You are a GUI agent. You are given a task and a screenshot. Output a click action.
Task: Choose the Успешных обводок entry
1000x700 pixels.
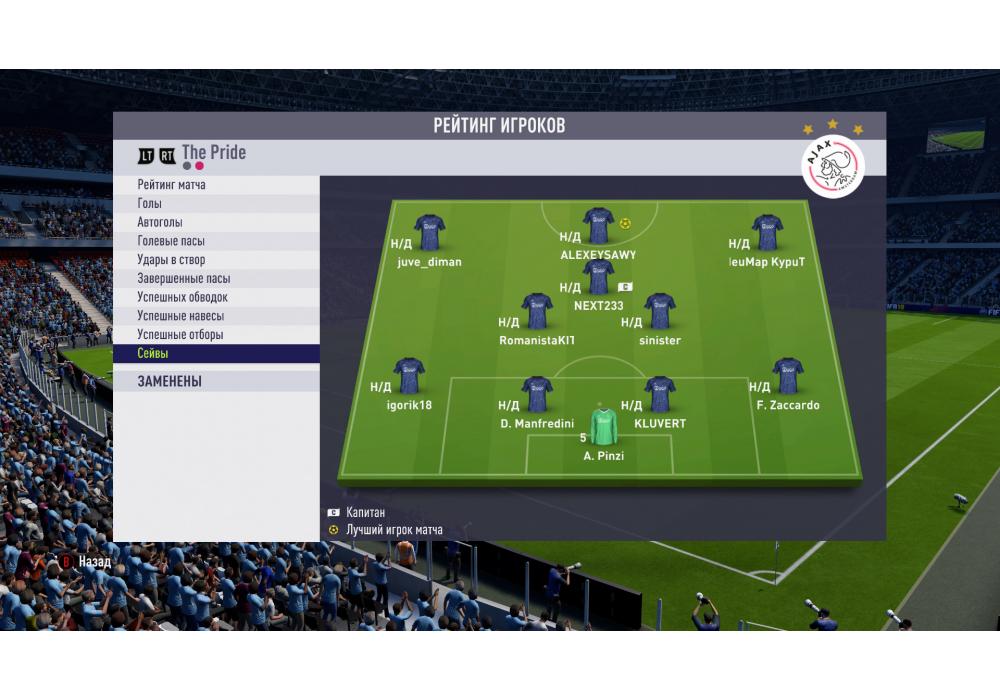216,297
